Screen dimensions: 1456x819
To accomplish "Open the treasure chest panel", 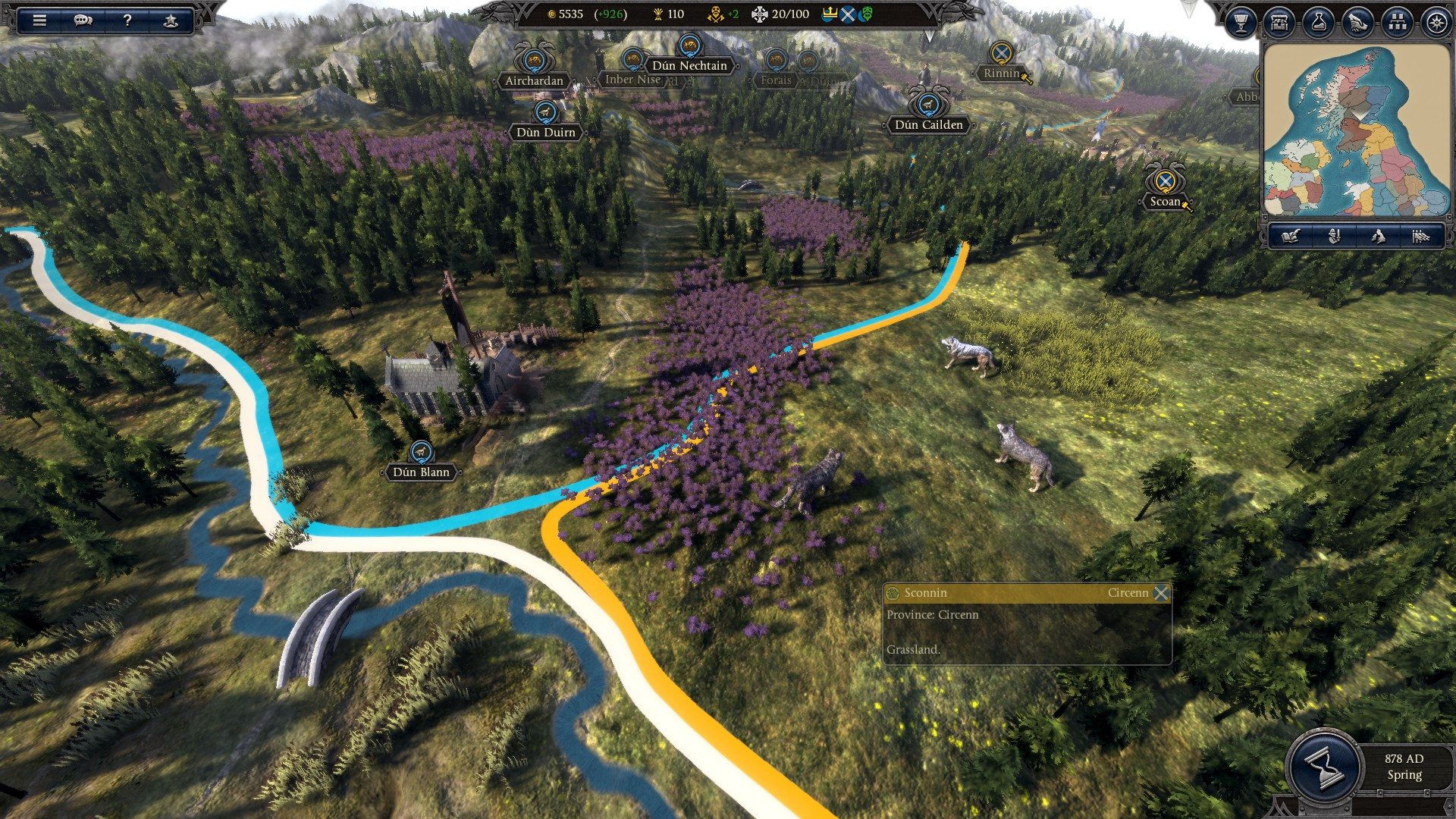I will point(1280,23).
